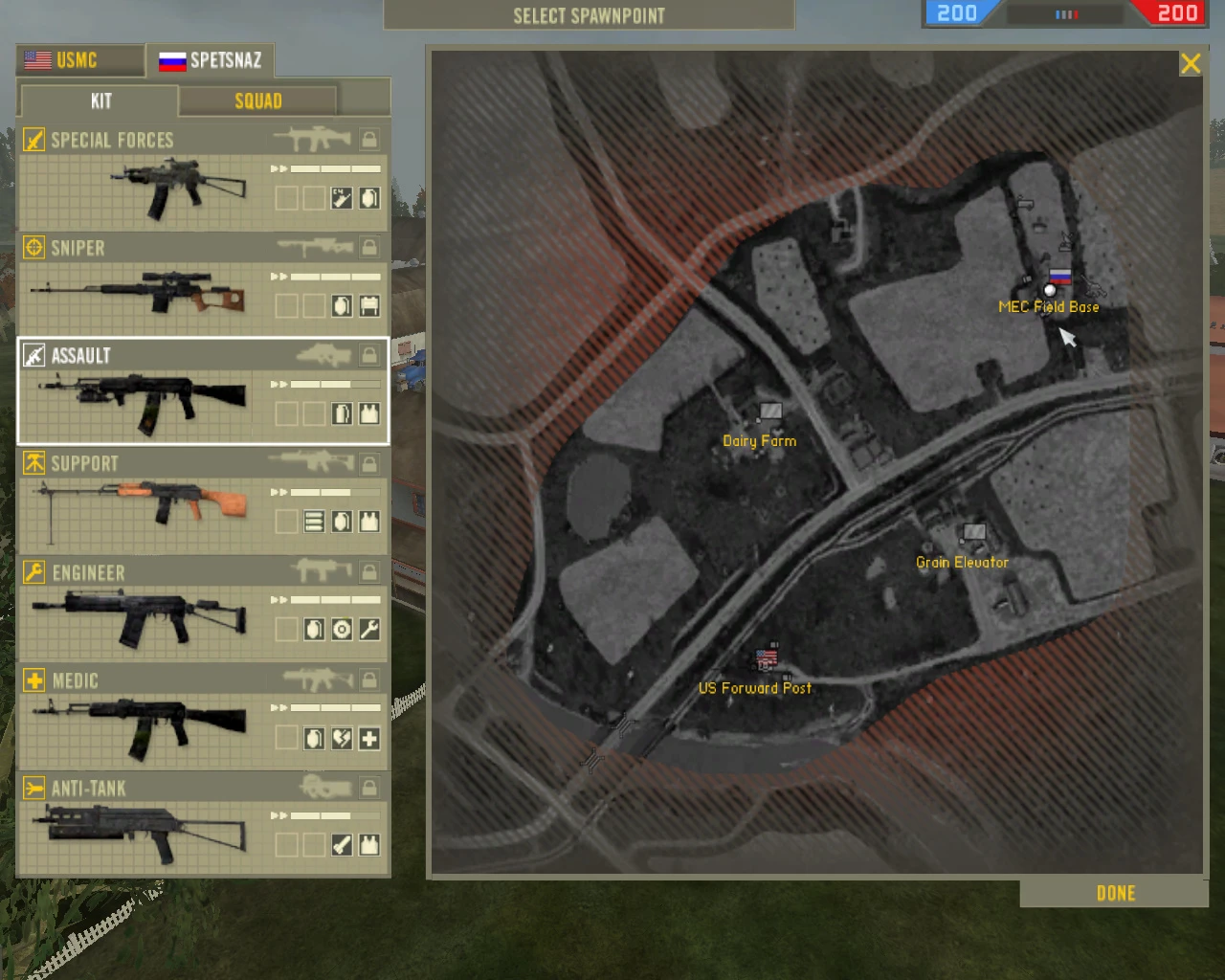Select the Support class icon
Image resolution: width=1225 pixels, height=980 pixels.
click(x=34, y=463)
